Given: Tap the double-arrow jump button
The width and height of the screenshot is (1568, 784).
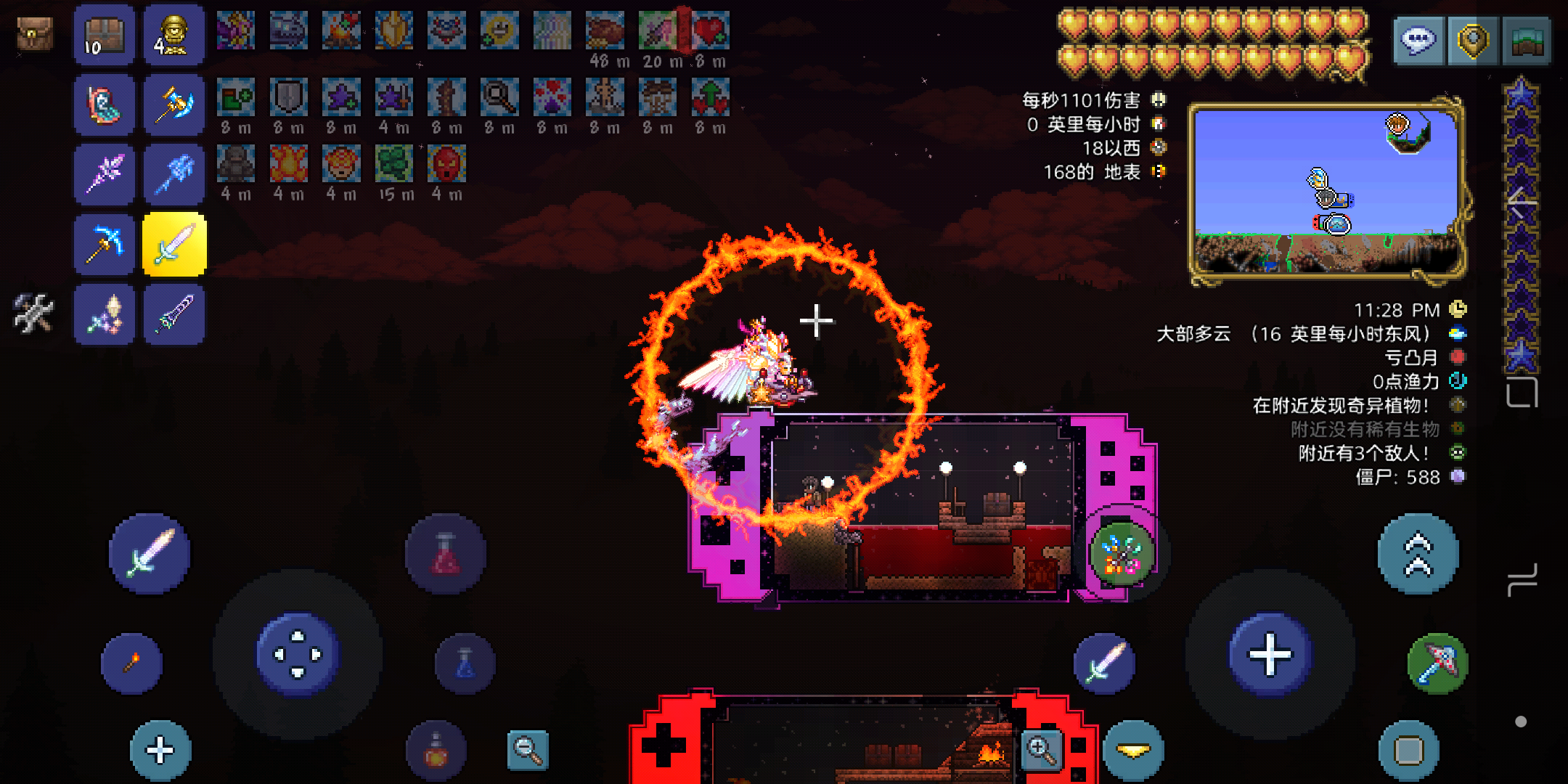Looking at the screenshot, I should [1418, 554].
